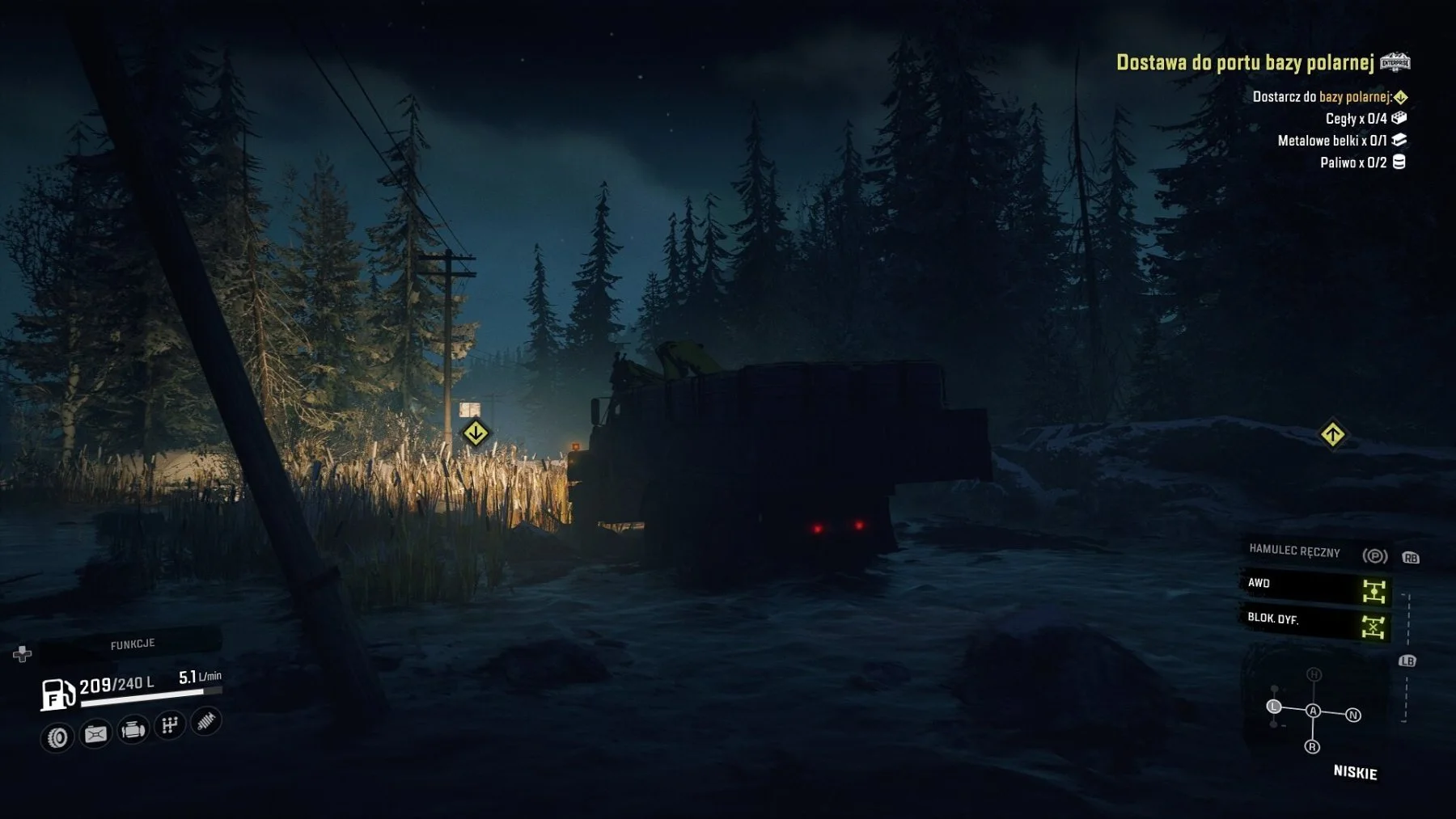Open the Dostawa do portu bazy polarnej objective
Screen dimensions: 1456x819
[x=1245, y=62]
